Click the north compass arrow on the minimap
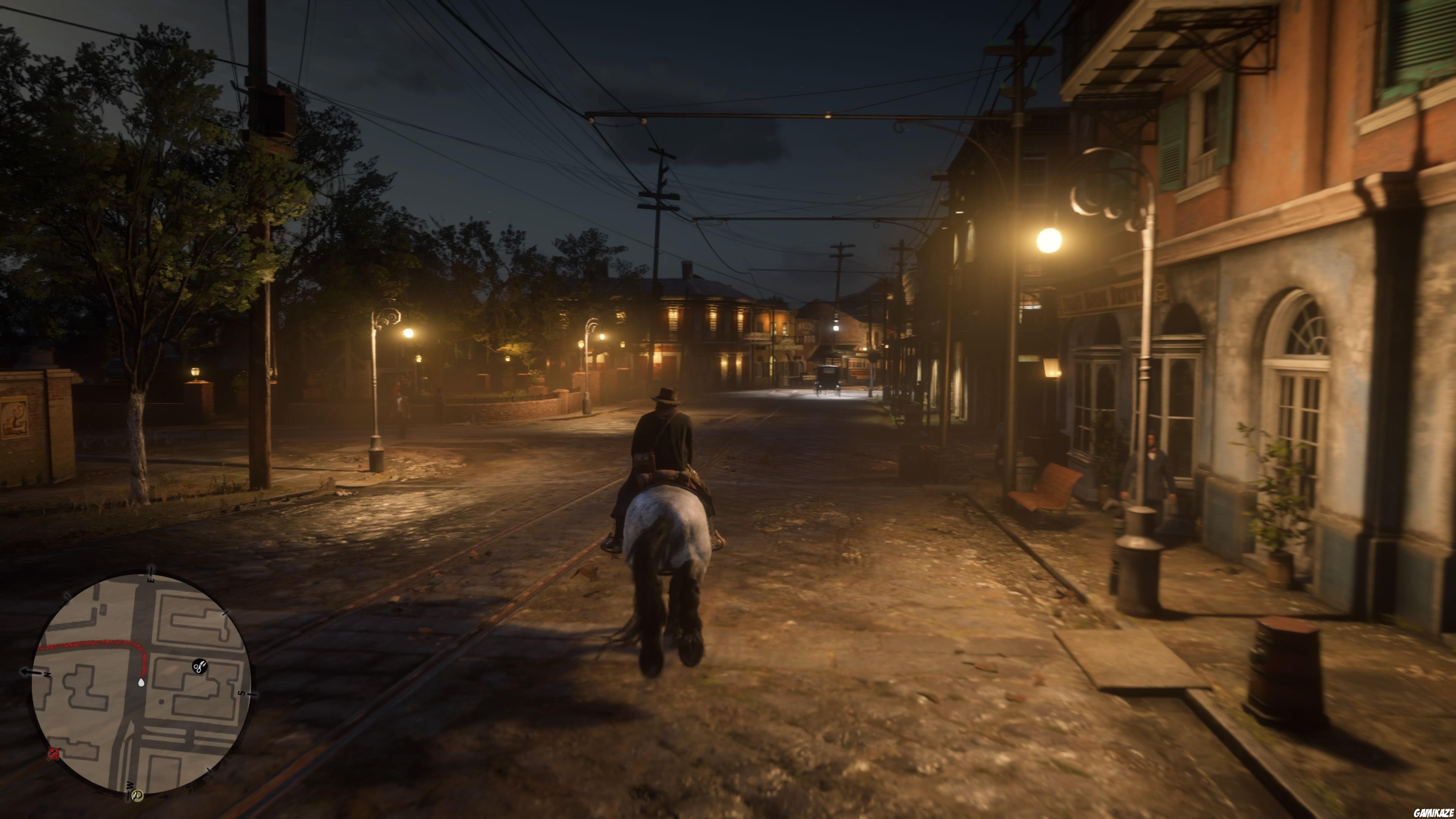Screen dimensions: 1456x819 [47, 675]
